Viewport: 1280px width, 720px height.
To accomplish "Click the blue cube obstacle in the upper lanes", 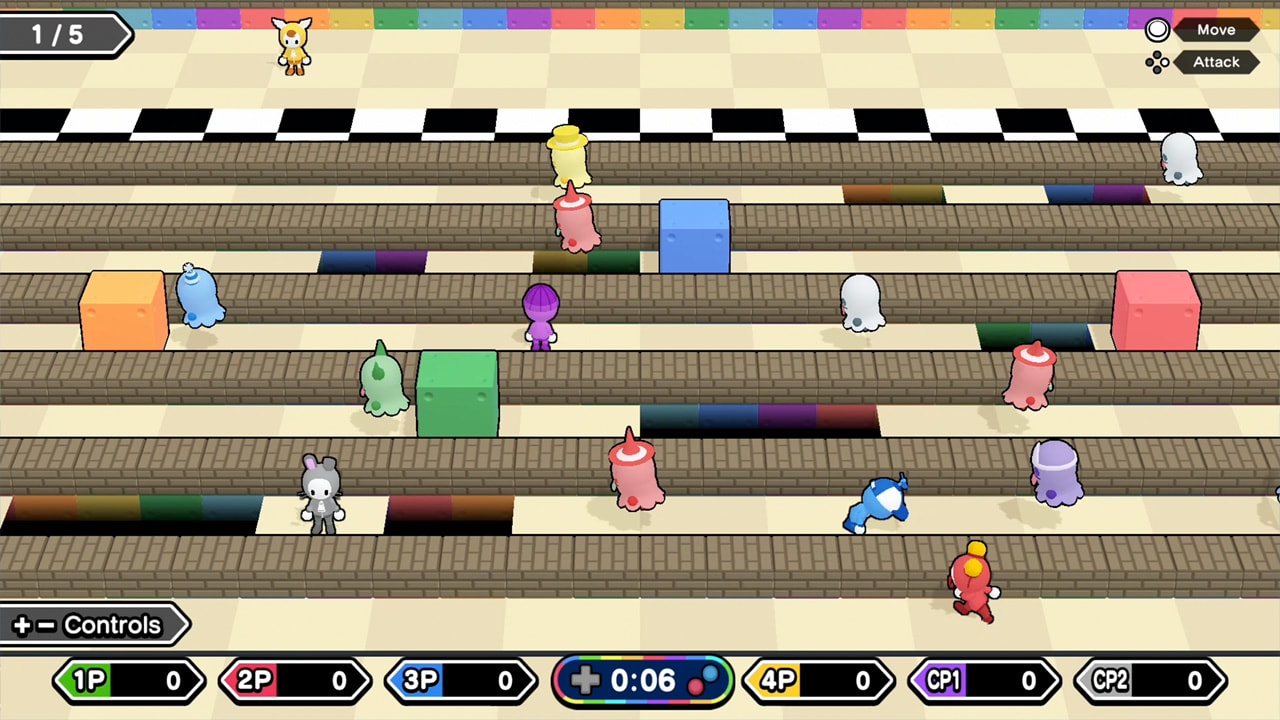I will [694, 238].
